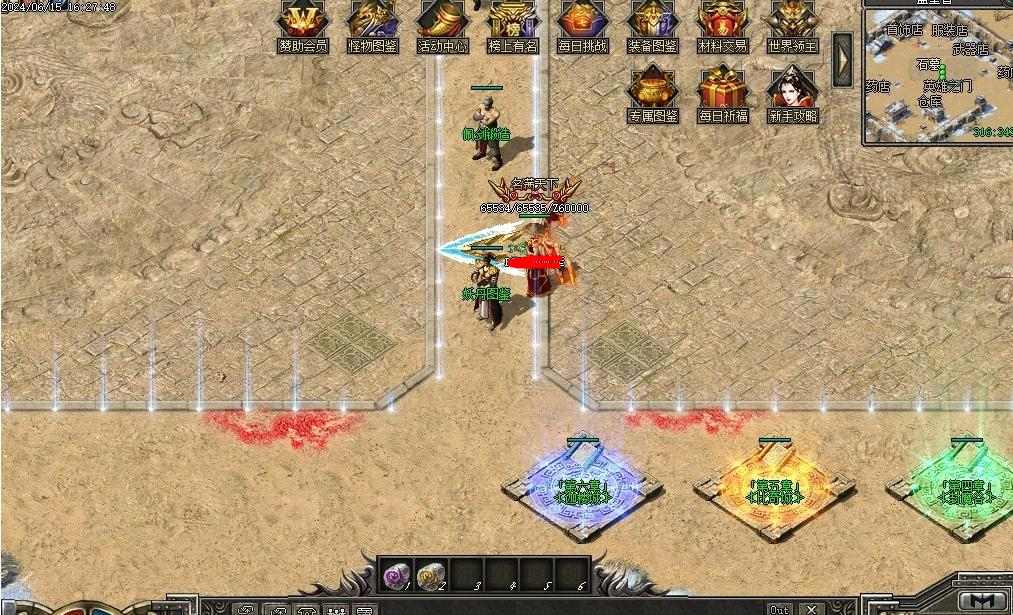Open the 每日挑战 daily challenge

click(582, 20)
